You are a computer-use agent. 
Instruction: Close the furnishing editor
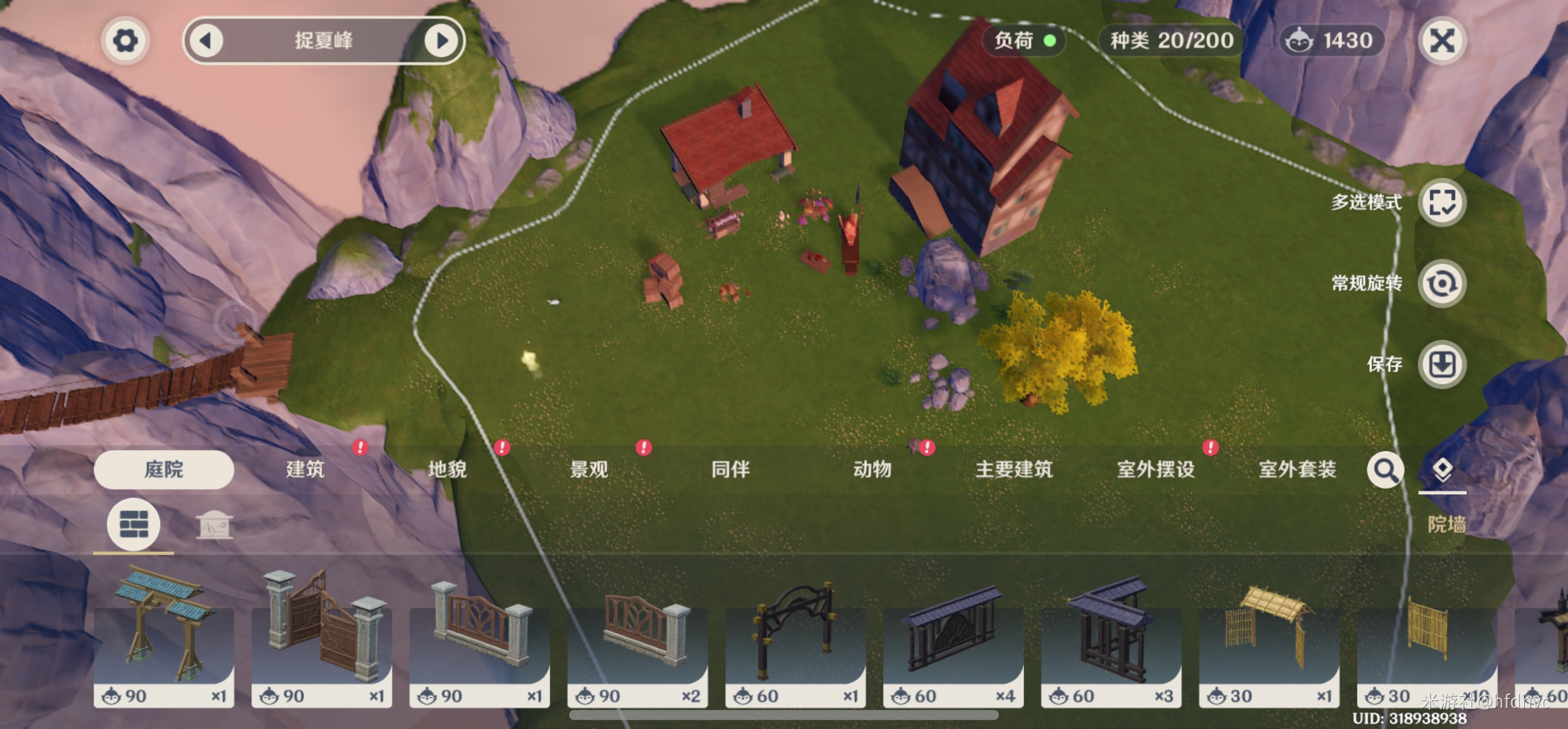click(x=1441, y=41)
